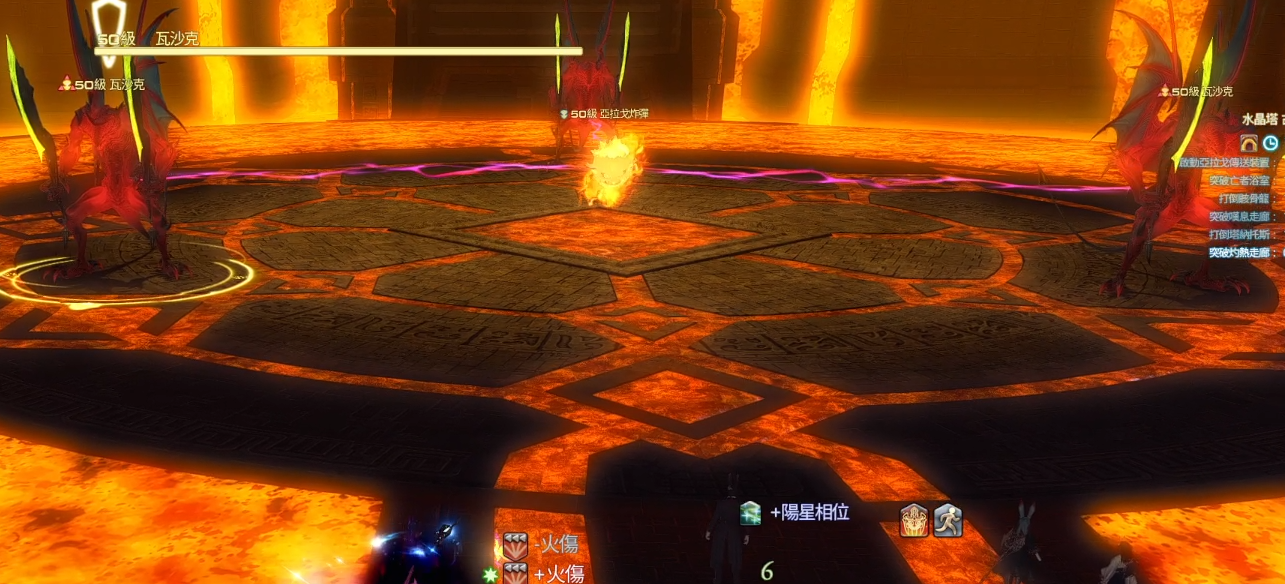
Task: Click the orange crest buff status icon
Action: 914,520
